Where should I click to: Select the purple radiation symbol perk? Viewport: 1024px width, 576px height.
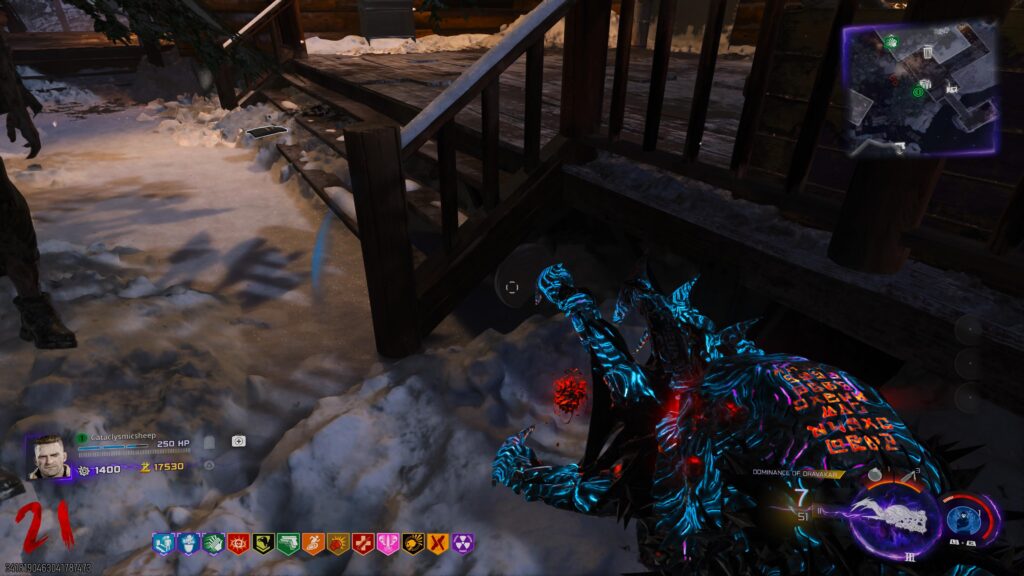click(463, 544)
